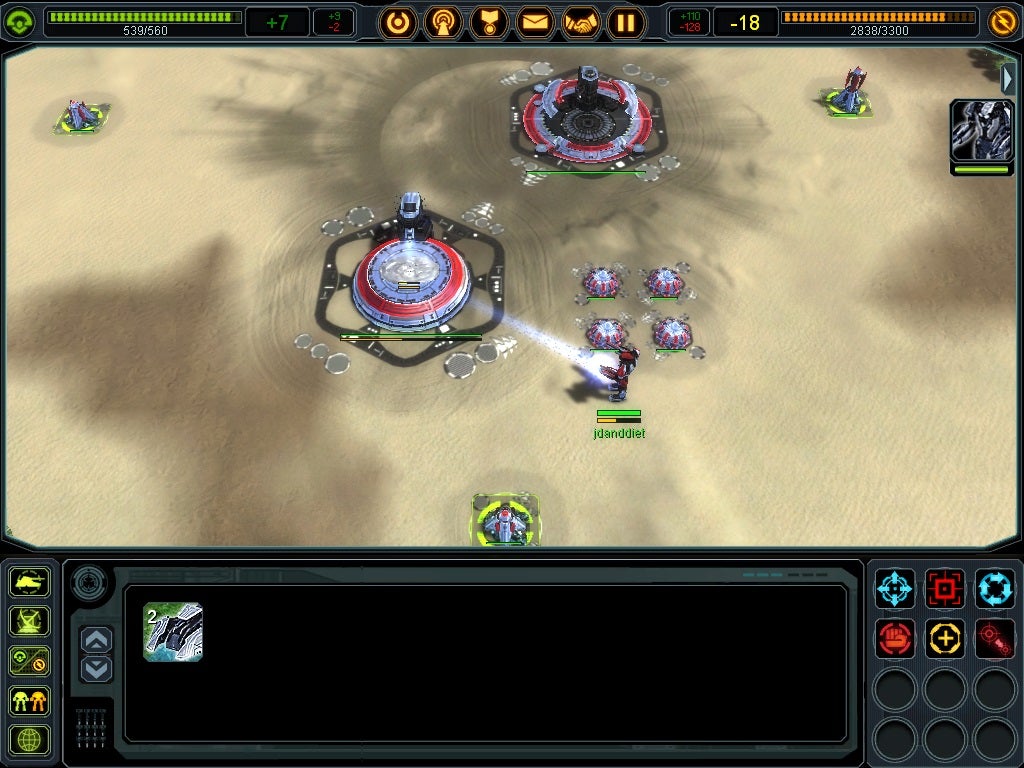Activate the red crosshair Attack order
Viewport: 1024px width, 768px height.
pyautogui.click(x=945, y=588)
